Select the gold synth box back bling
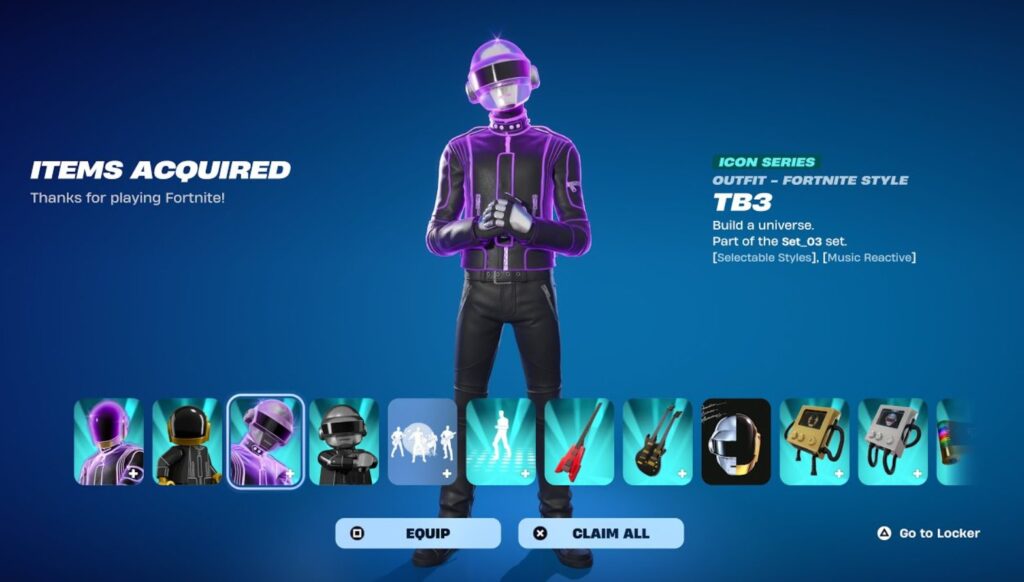The image size is (1024, 582). point(814,442)
